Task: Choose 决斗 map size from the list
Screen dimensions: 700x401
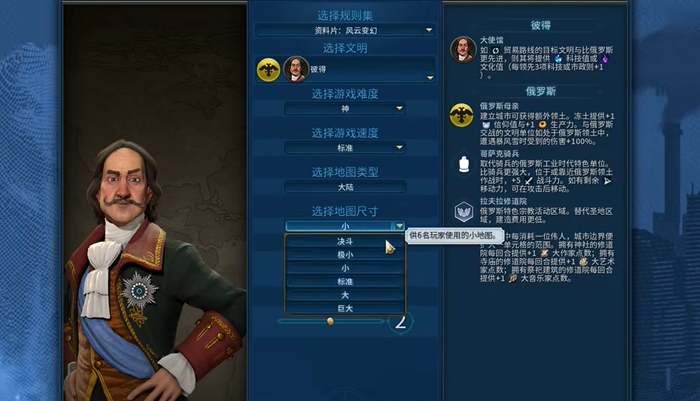Action: click(x=344, y=241)
